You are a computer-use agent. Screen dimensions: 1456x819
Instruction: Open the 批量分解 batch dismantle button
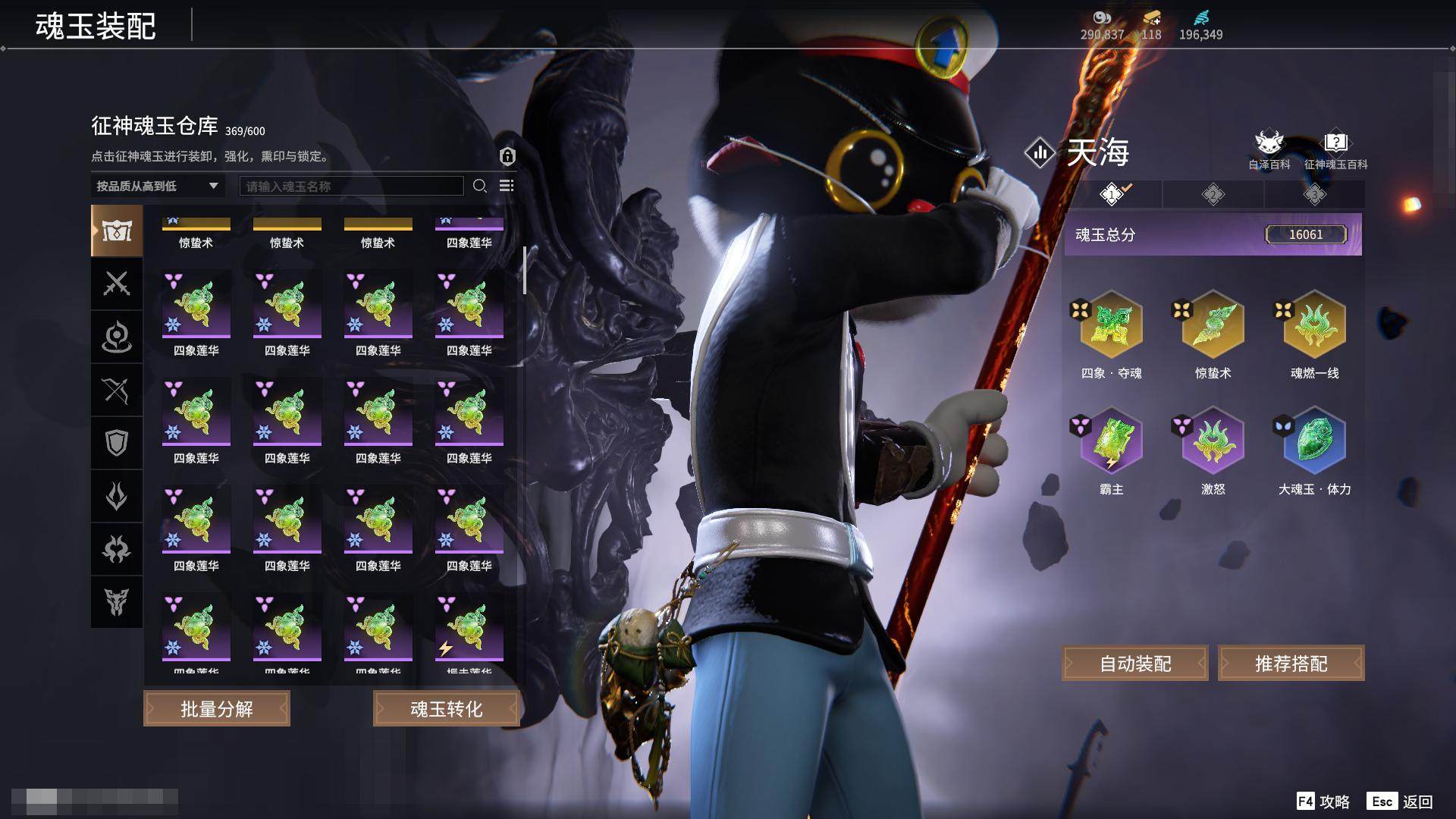coord(217,709)
